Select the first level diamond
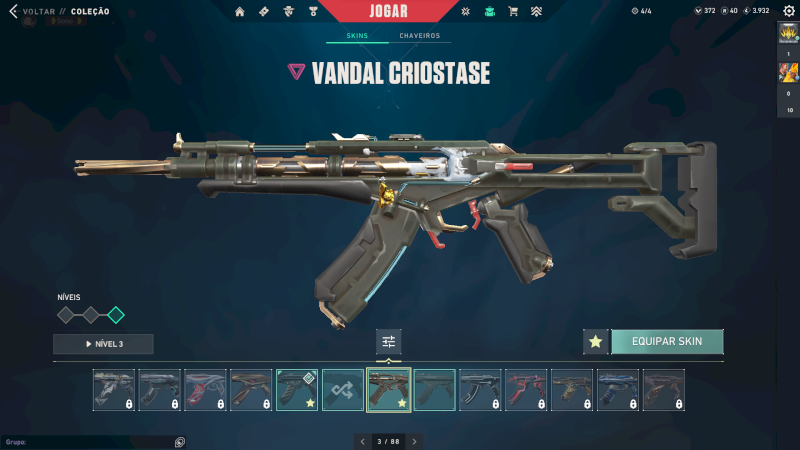The width and height of the screenshot is (800, 450). 66,315
